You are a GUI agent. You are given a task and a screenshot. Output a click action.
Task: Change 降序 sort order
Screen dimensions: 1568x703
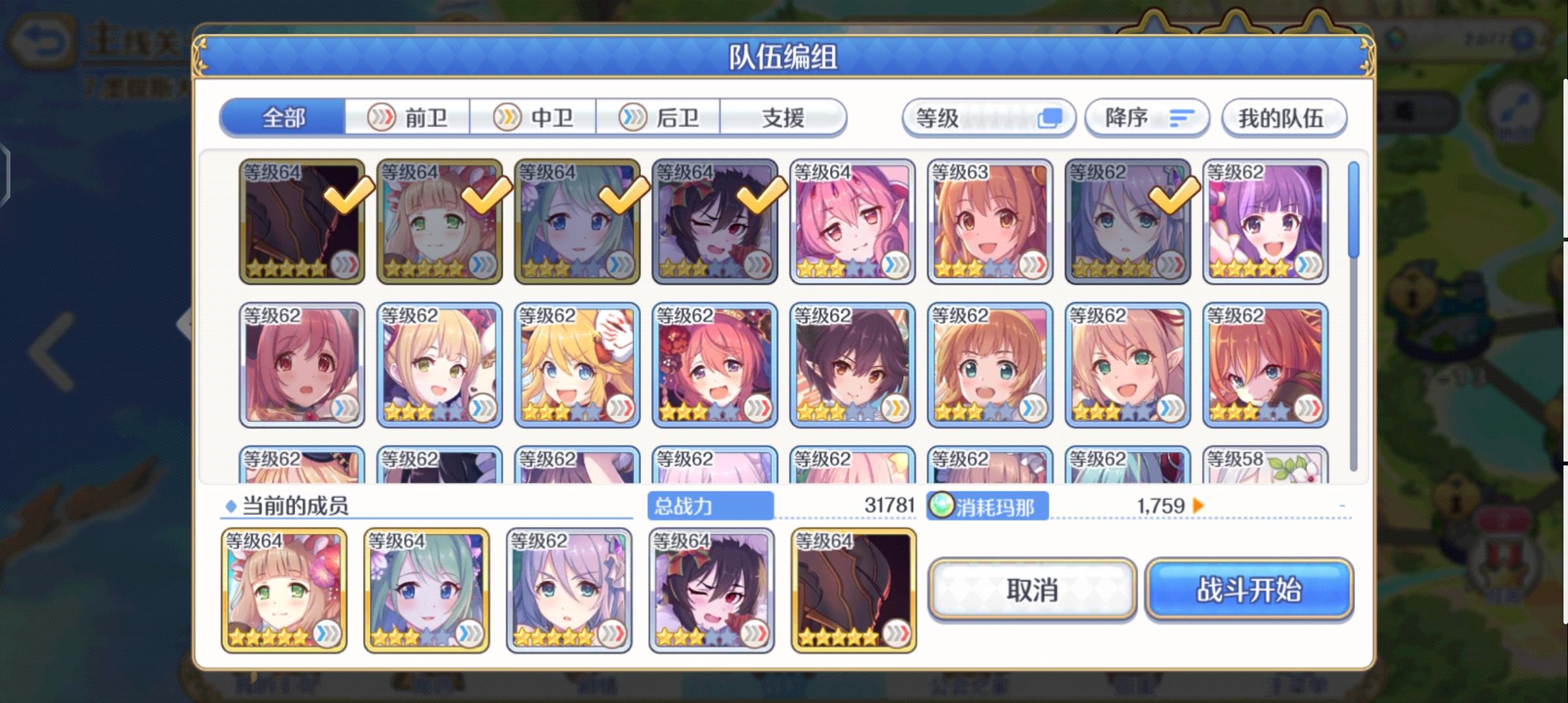pos(1147,117)
